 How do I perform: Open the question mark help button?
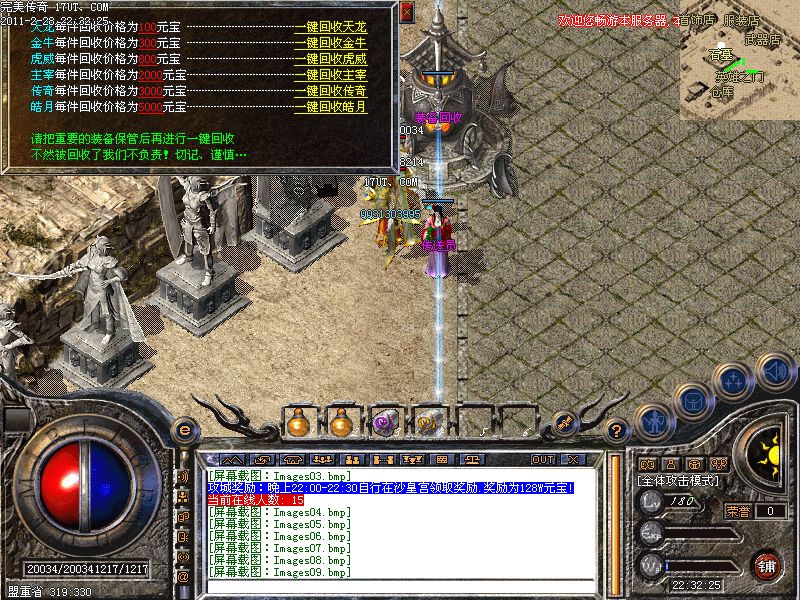click(619, 432)
